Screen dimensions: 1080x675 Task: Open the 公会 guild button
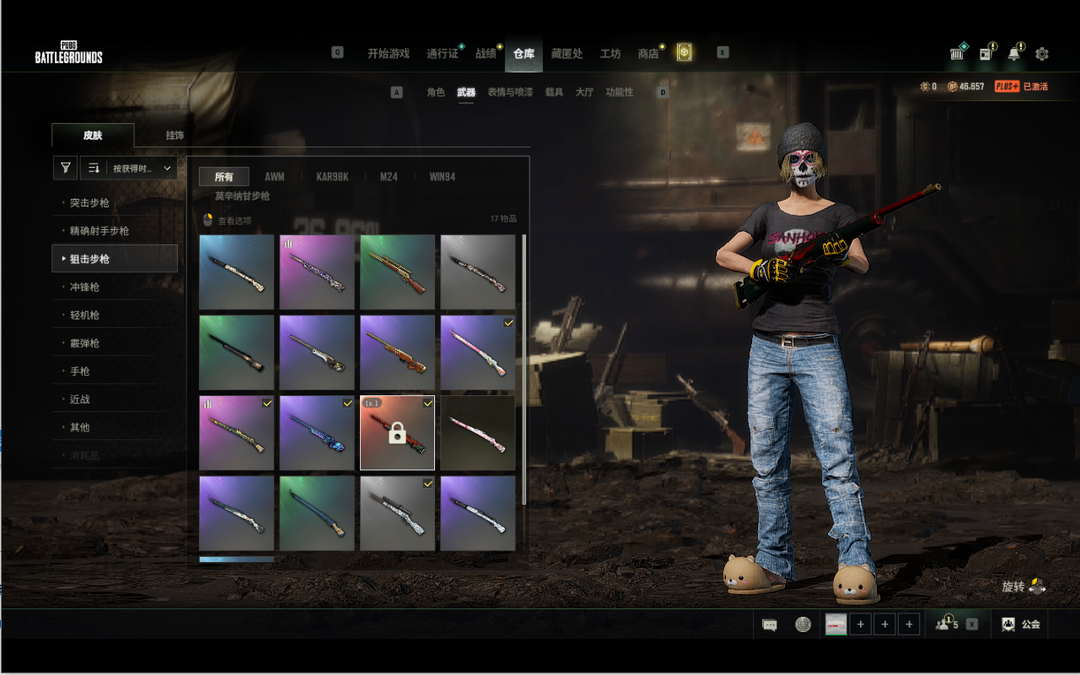pos(1021,624)
